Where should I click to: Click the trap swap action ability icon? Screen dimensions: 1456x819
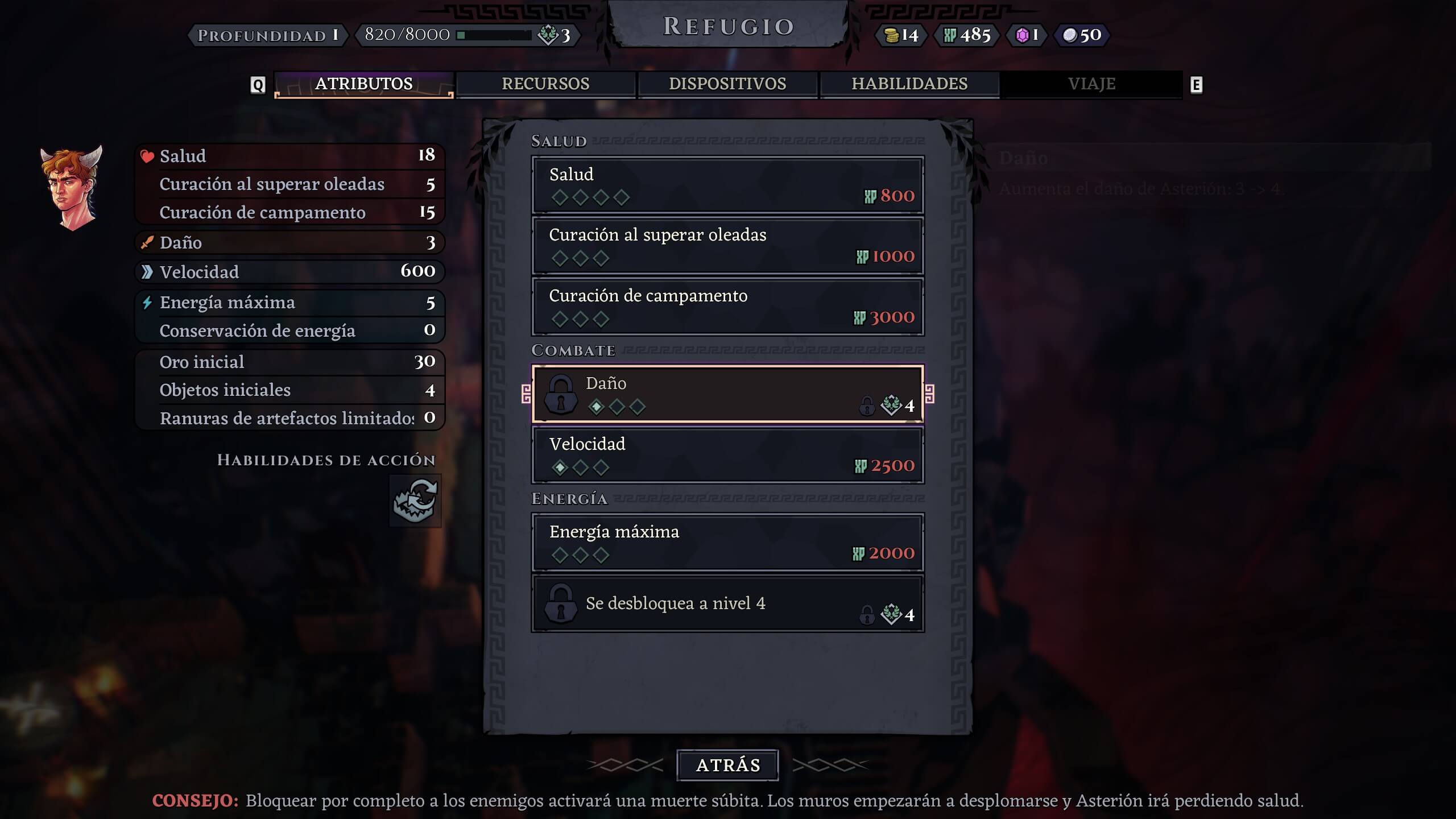415,500
